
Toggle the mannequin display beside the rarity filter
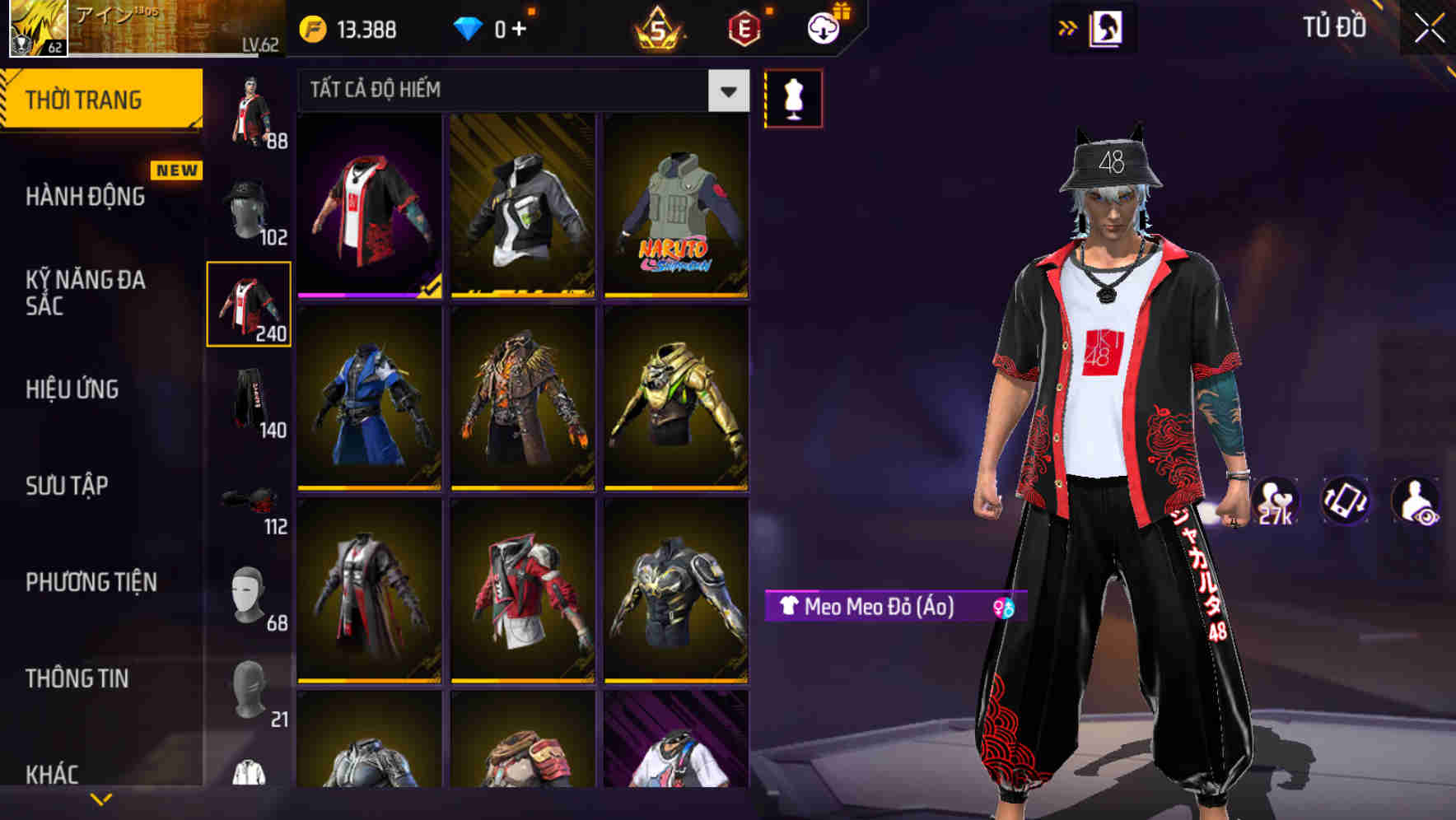click(793, 98)
